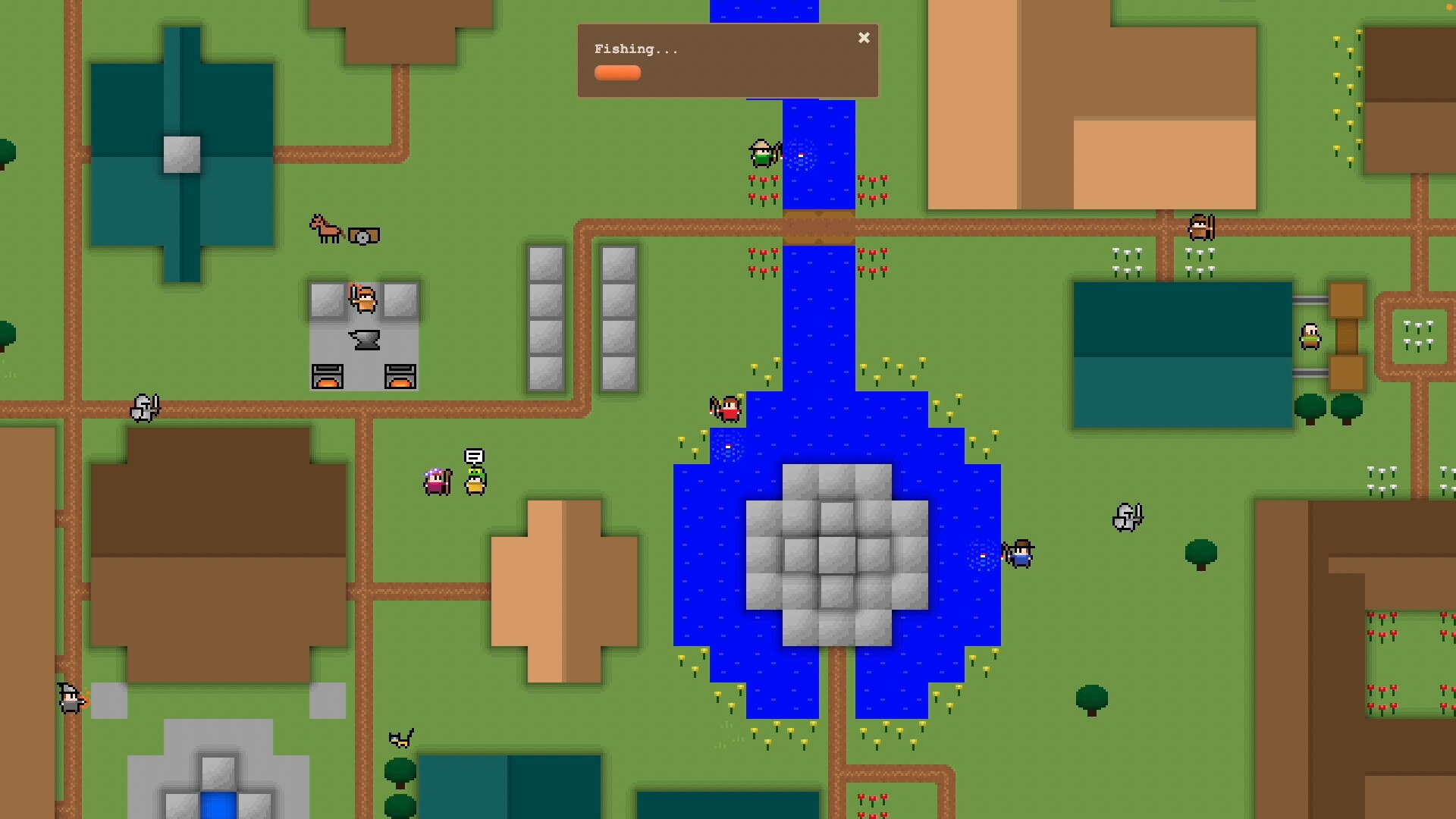Click the orange fishing progress bar
The height and width of the screenshot is (819, 1456).
617,73
